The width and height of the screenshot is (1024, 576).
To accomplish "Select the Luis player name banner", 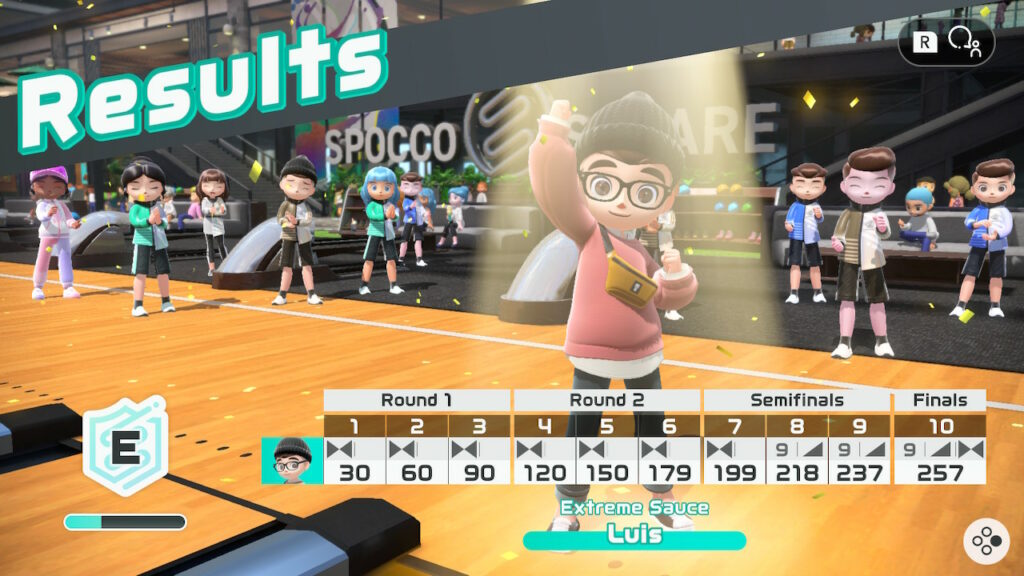I will 634,537.
